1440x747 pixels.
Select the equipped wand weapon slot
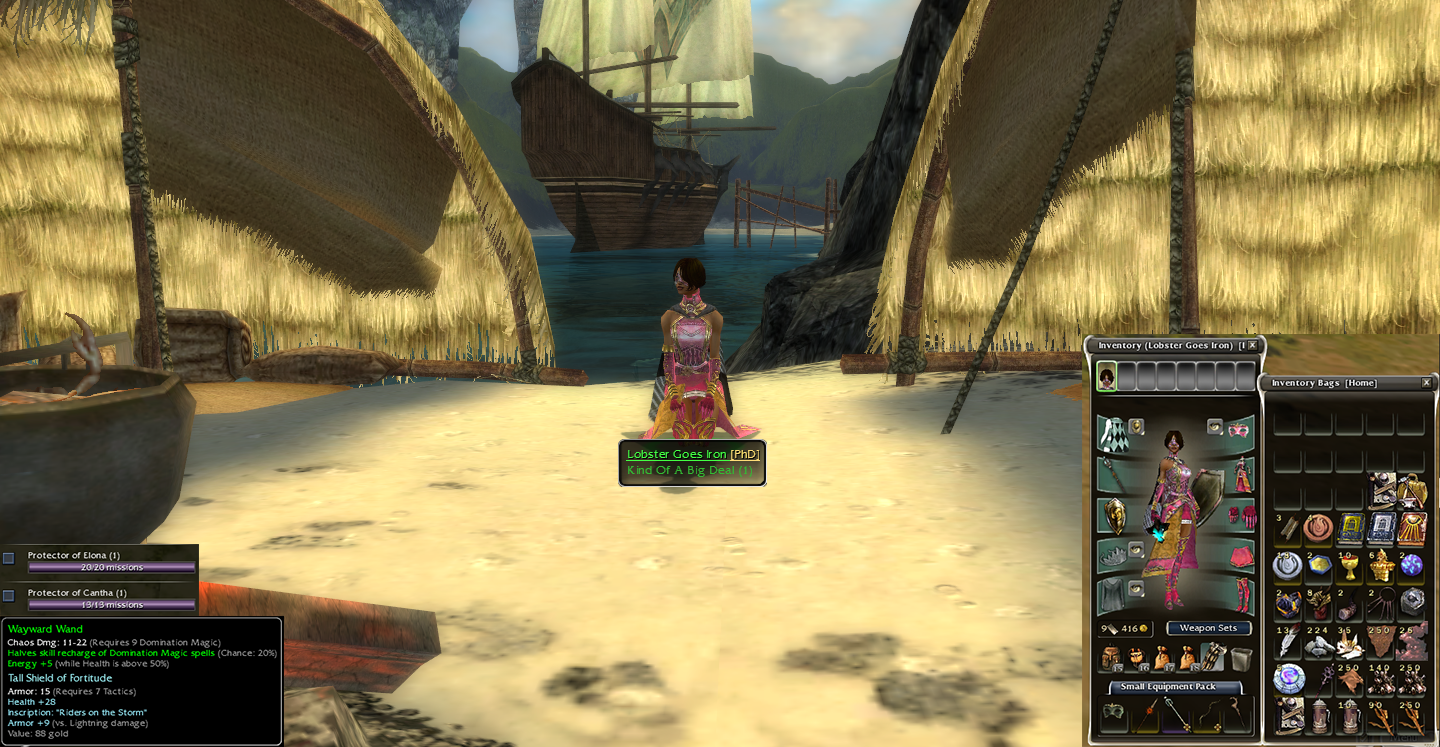pos(1112,474)
